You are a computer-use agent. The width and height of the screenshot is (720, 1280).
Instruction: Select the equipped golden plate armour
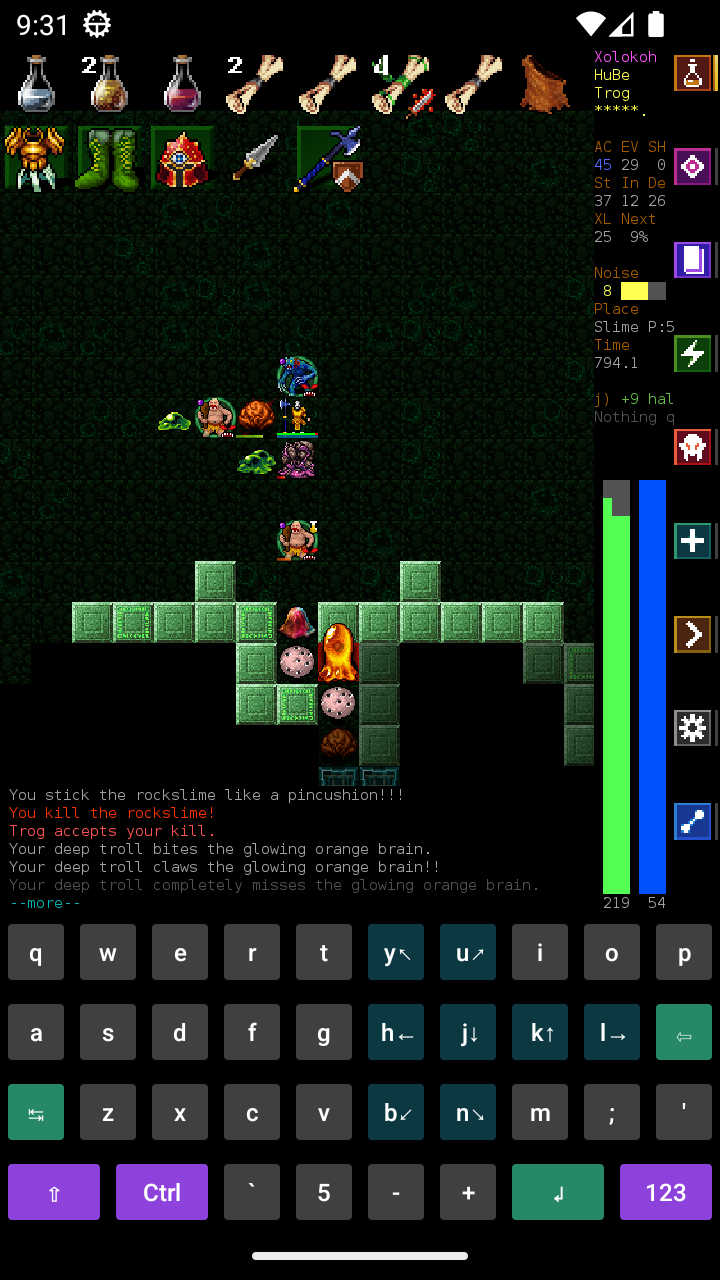pyautogui.click(x=35, y=157)
